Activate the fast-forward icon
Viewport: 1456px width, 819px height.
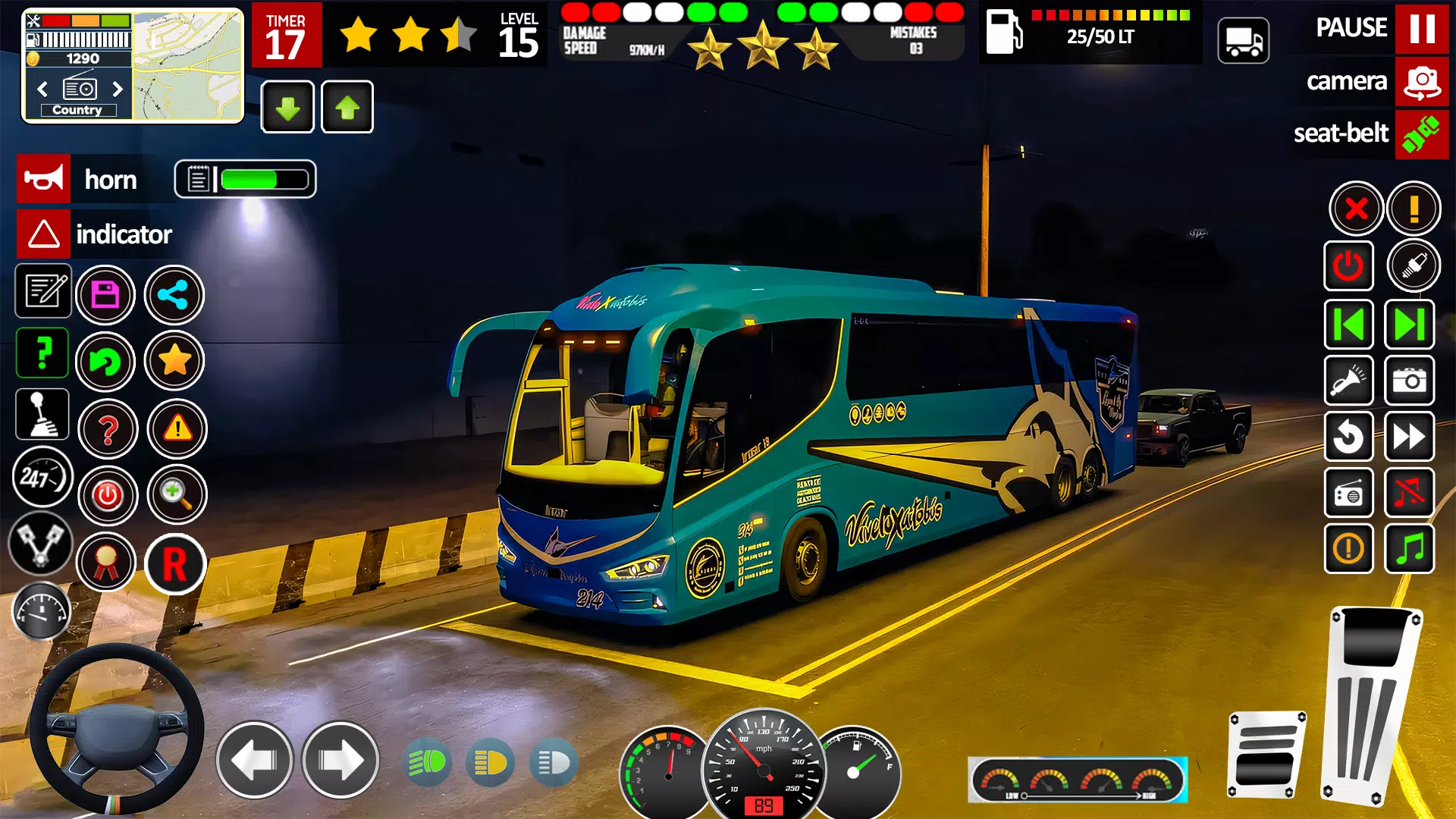[1410, 437]
